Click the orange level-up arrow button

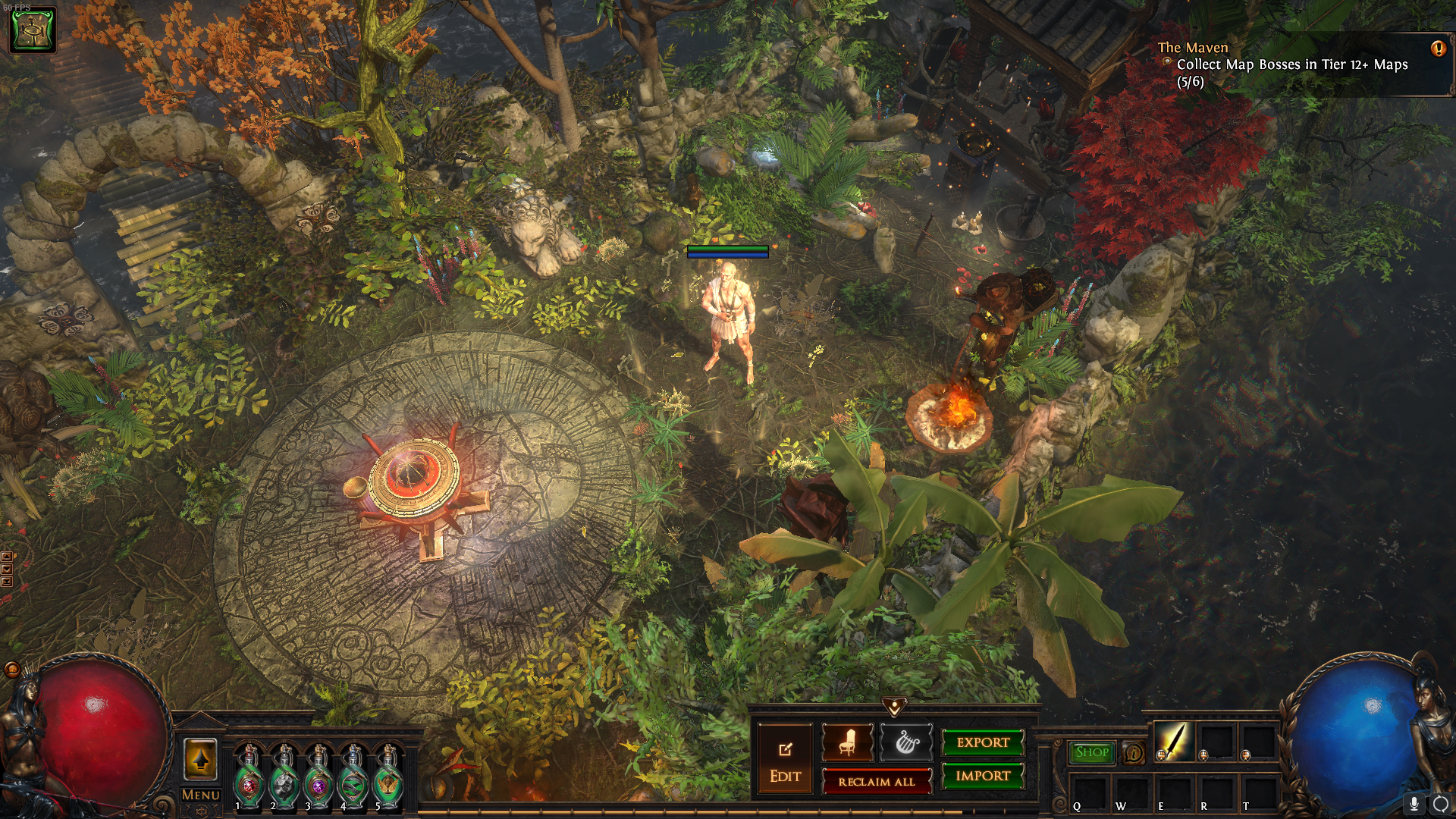(200, 760)
